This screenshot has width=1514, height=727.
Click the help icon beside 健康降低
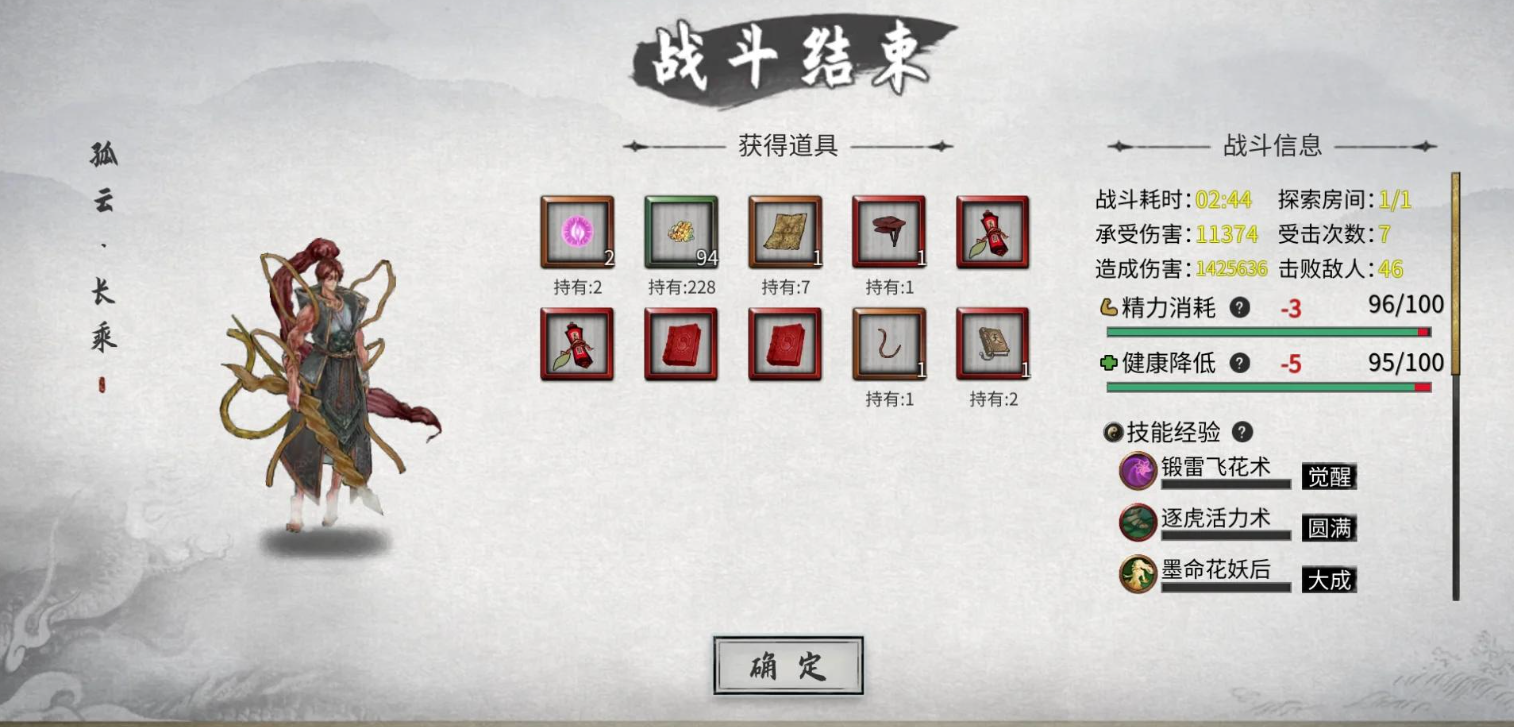1239,364
